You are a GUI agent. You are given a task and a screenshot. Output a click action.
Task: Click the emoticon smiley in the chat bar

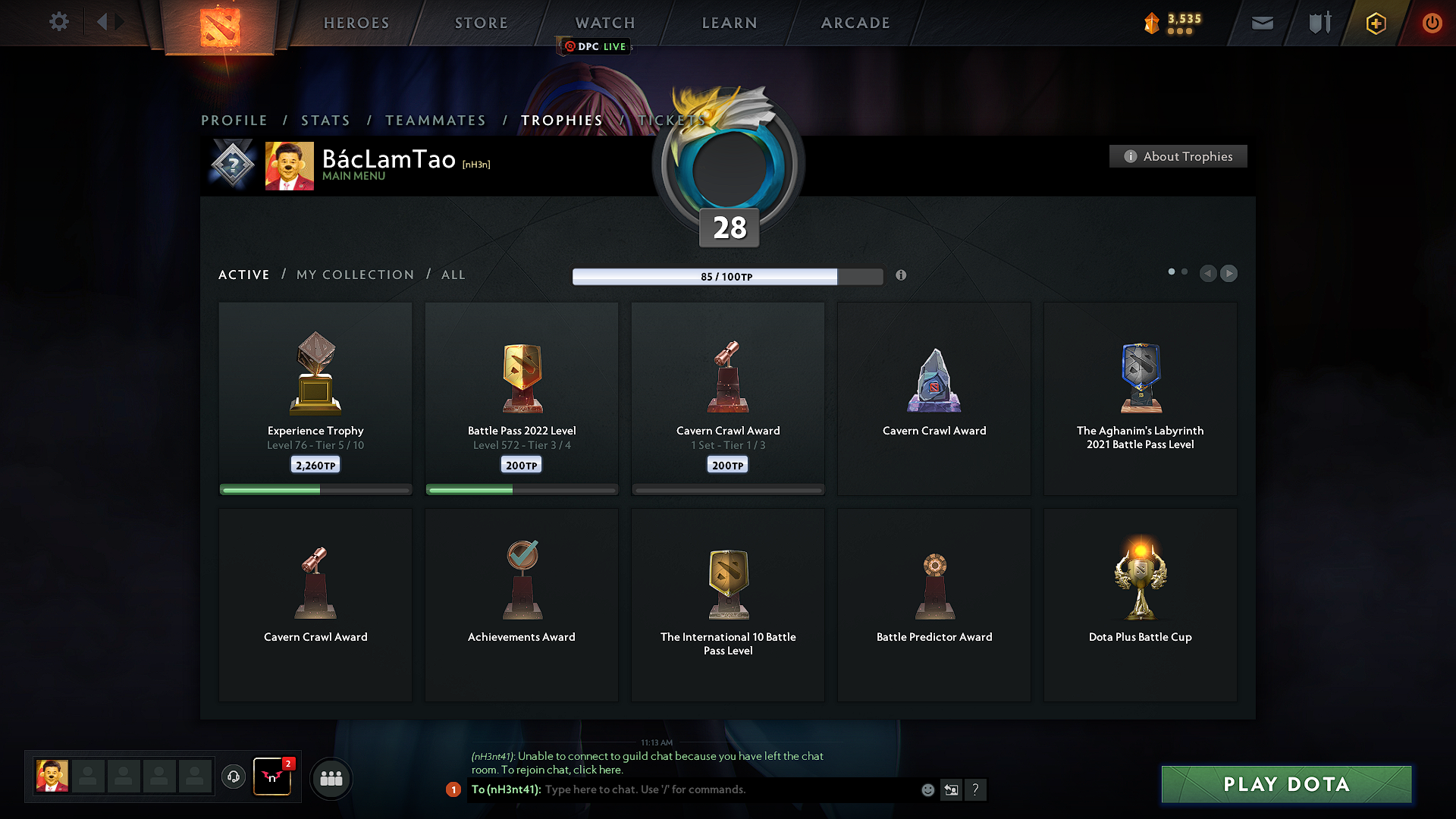click(x=927, y=789)
